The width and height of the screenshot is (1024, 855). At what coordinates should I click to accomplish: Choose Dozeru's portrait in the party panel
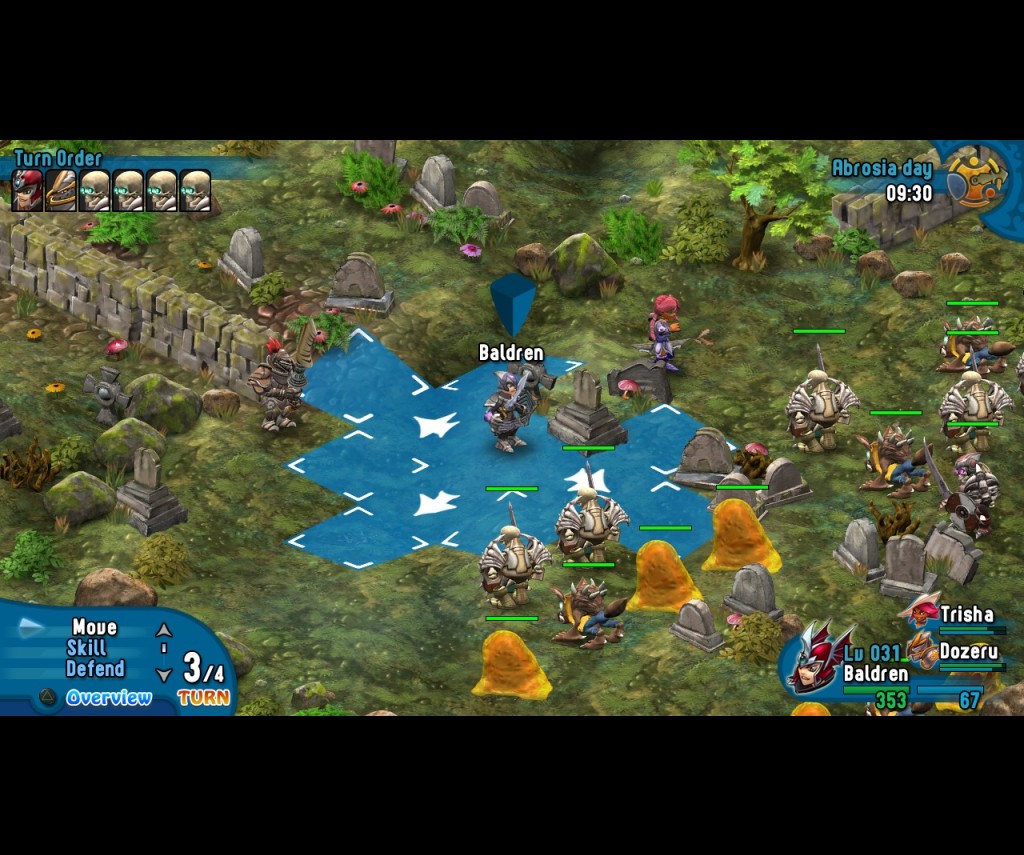point(921,649)
